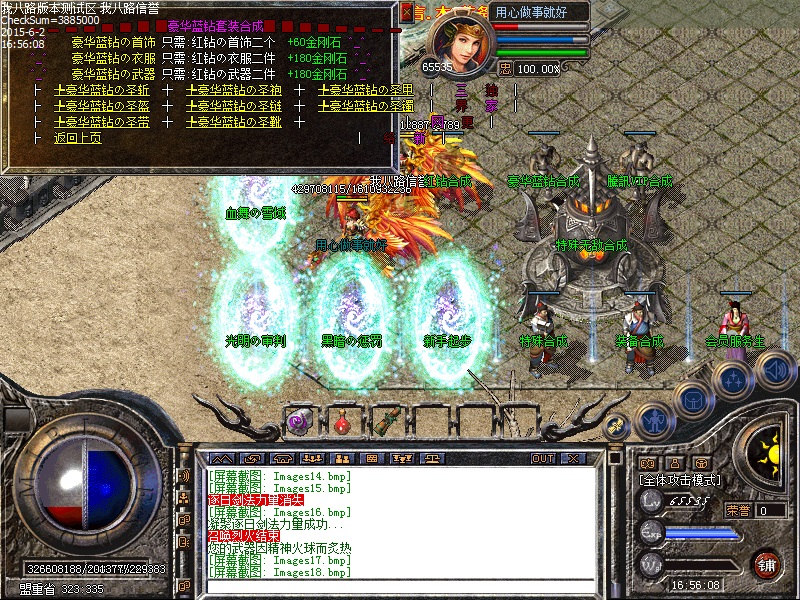Choose the 土豪华蓝钻の圣靴 option
This screenshot has width=800, height=600.
[234, 122]
